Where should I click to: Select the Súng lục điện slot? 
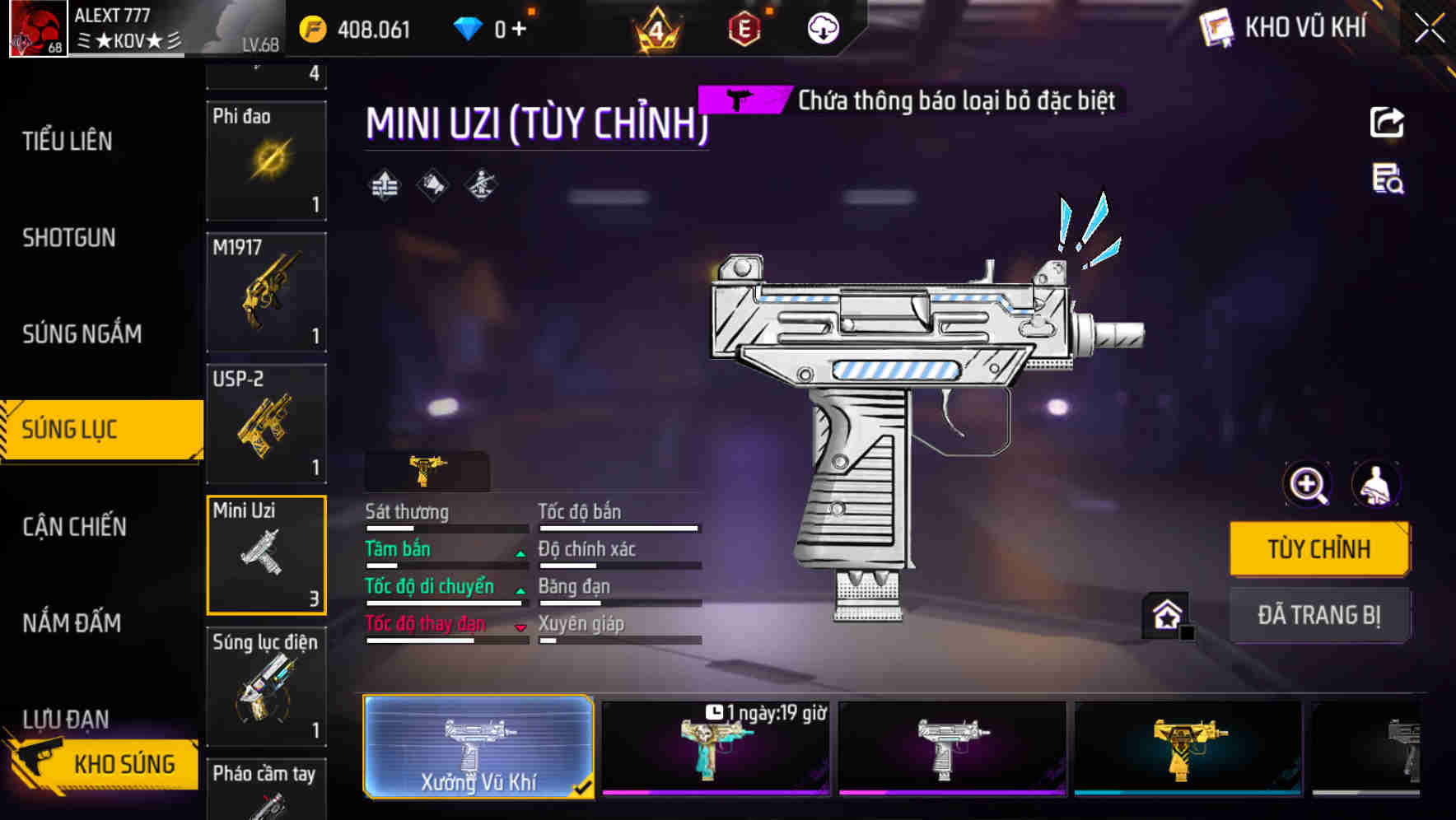point(266,687)
